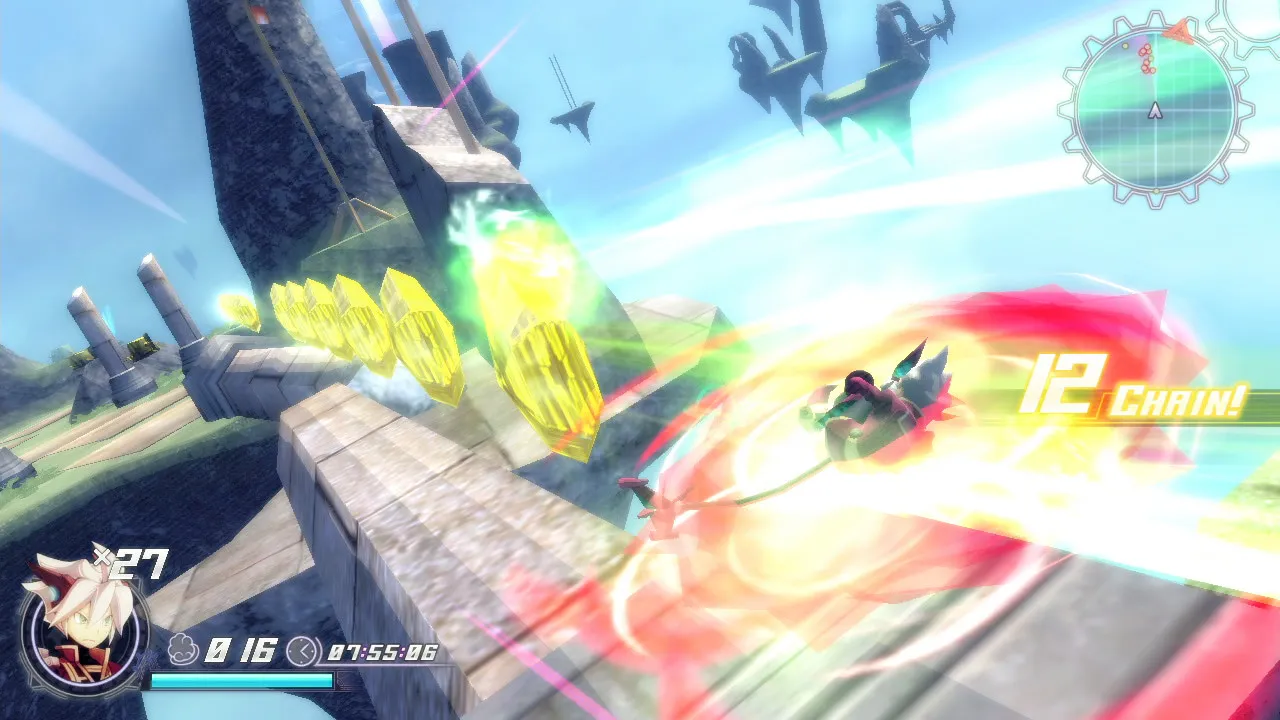This screenshot has width=1280, height=720.
Task: Click the ×27 multiplier counter
Action: 131,563
